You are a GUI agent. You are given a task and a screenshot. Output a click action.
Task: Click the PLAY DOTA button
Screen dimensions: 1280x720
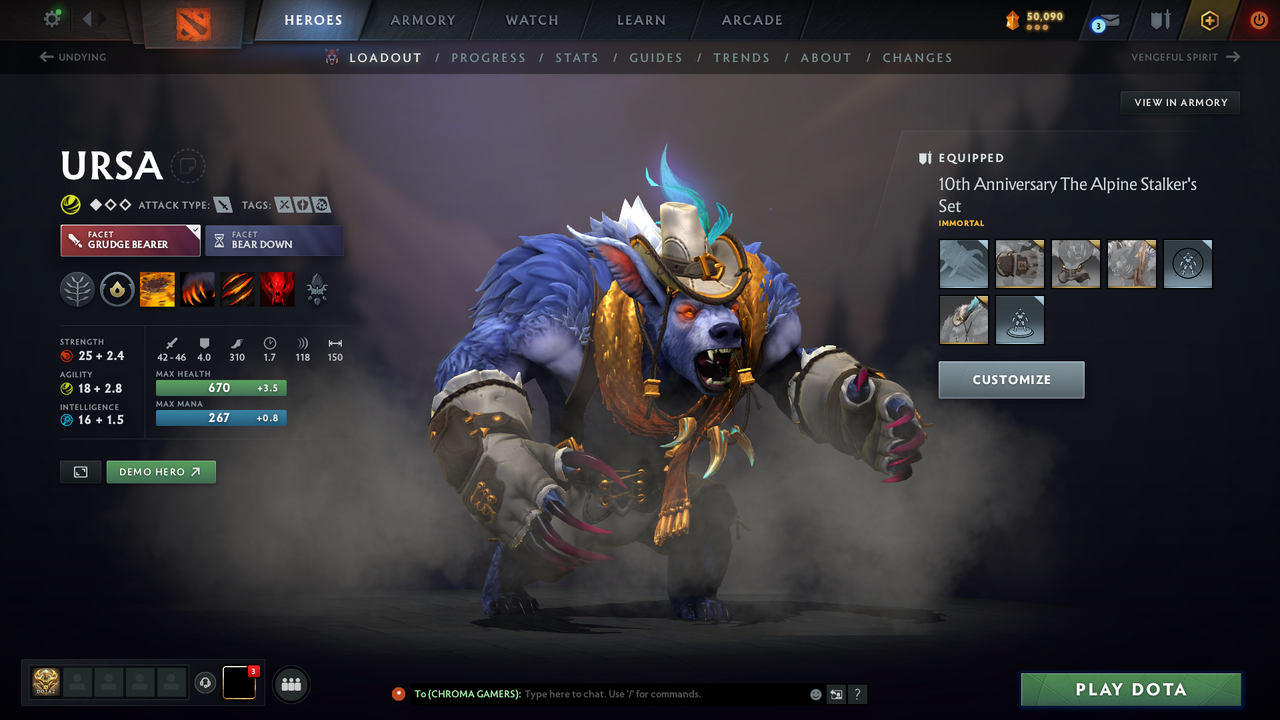1131,689
